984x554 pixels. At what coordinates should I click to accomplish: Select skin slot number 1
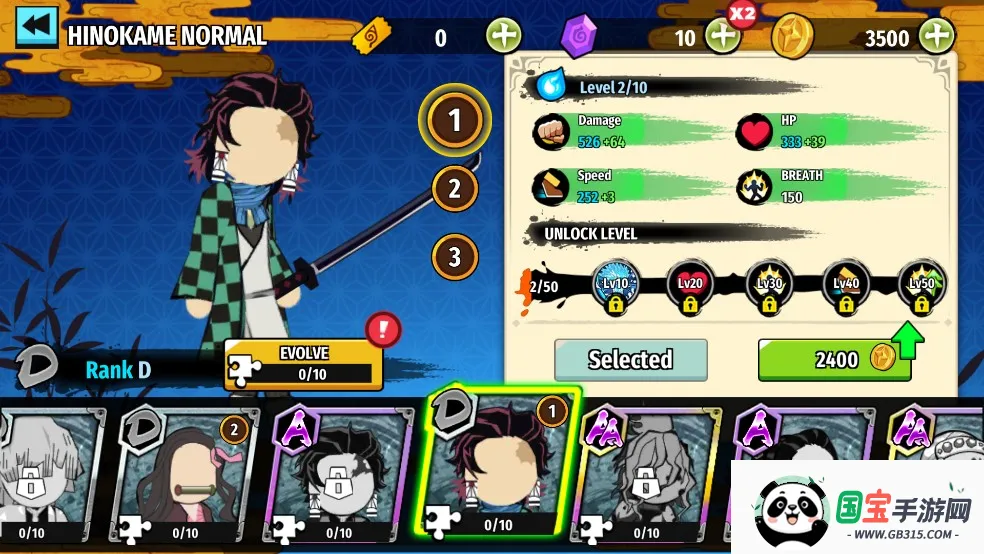pos(455,121)
